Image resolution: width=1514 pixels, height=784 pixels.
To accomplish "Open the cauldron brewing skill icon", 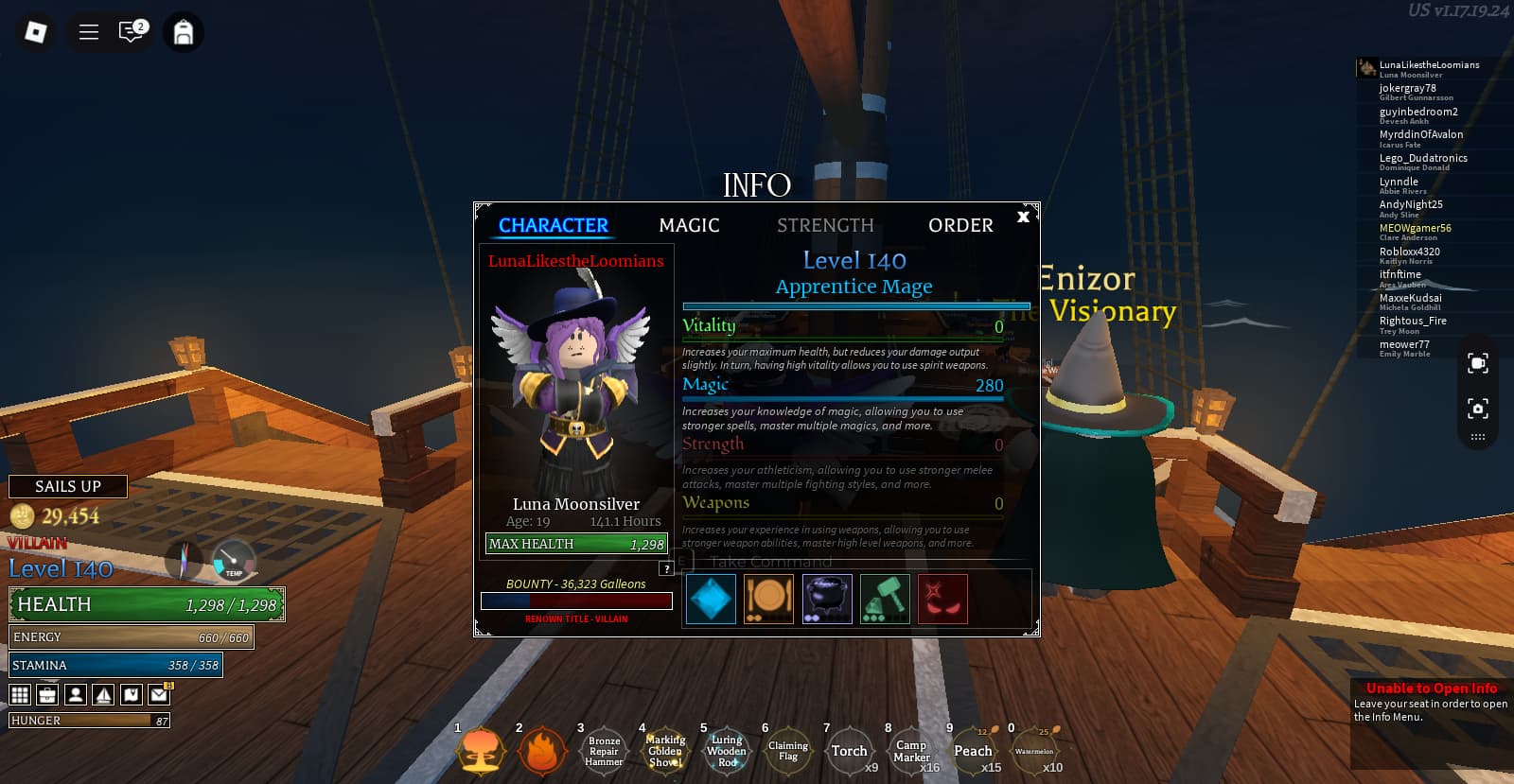I will tap(827, 599).
